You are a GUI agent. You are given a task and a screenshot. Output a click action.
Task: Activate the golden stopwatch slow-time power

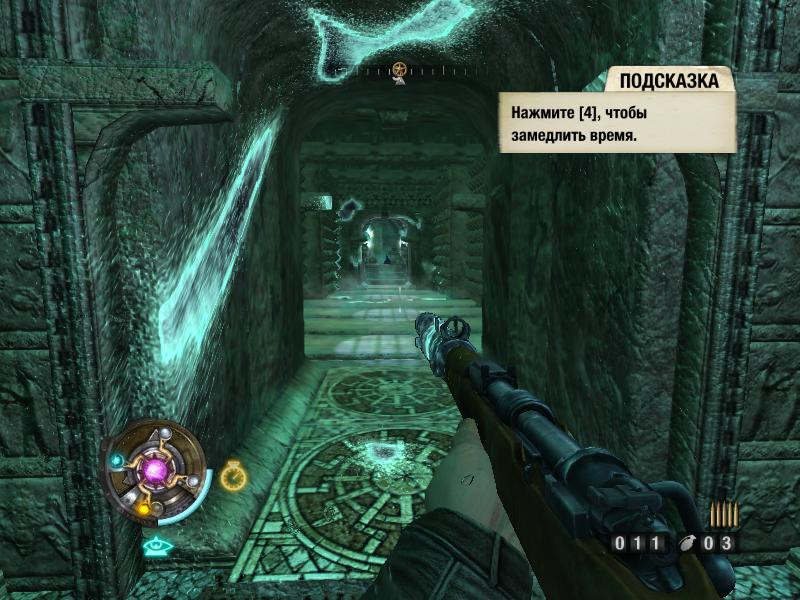233,474
